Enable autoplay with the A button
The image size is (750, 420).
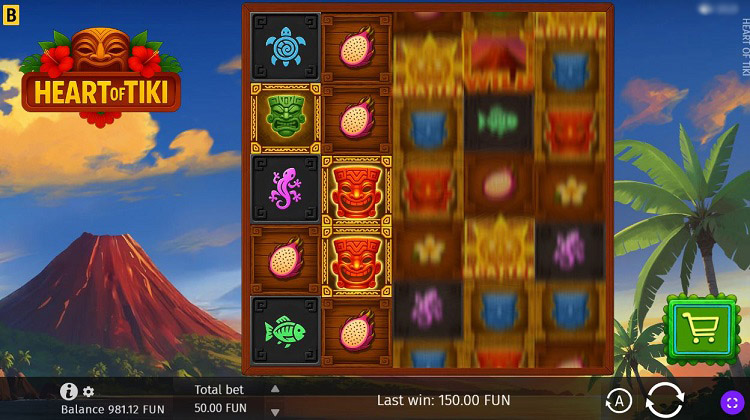tap(620, 401)
